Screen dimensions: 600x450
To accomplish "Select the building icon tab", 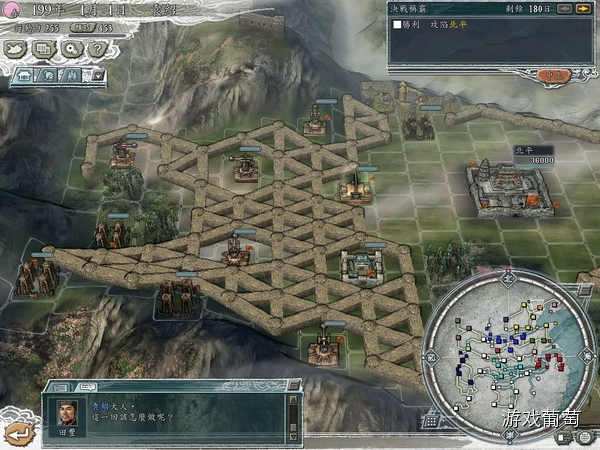I will 25,75.
